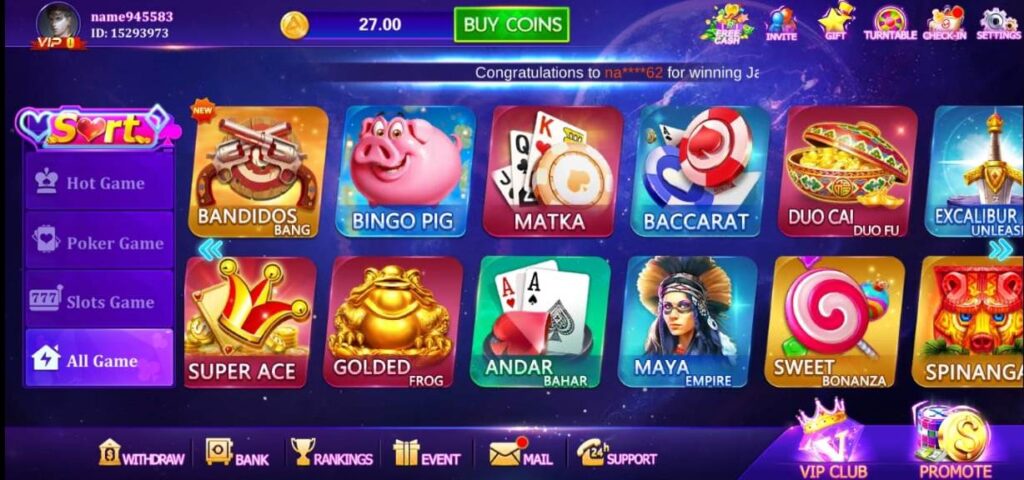The image size is (1024, 480).
Task: Claim rewards from the Gift icon
Action: click(x=836, y=23)
